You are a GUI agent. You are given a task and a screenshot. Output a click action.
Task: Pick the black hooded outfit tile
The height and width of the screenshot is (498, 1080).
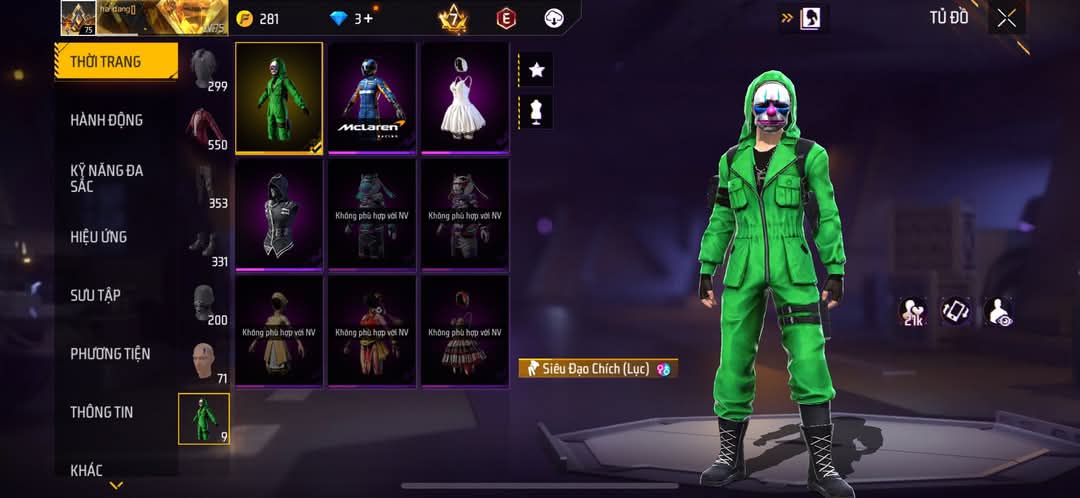point(279,214)
